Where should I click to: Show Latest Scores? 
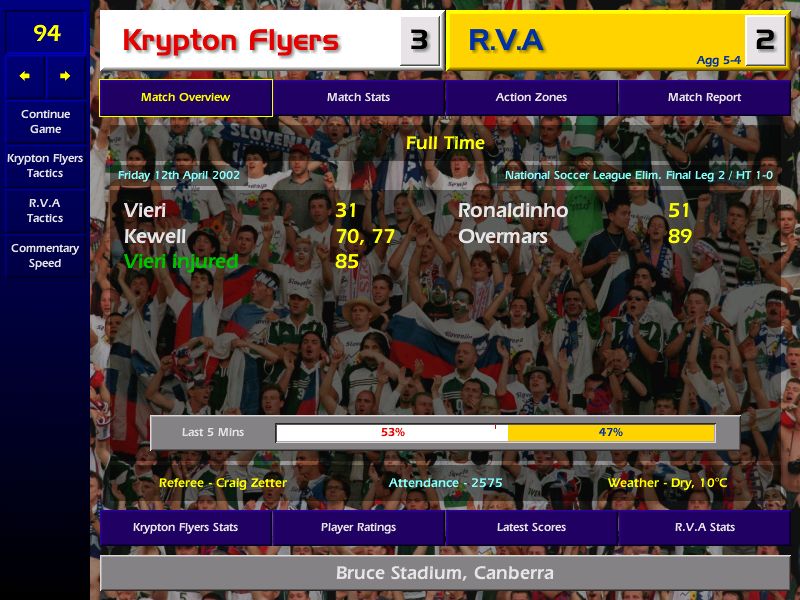pos(531,527)
